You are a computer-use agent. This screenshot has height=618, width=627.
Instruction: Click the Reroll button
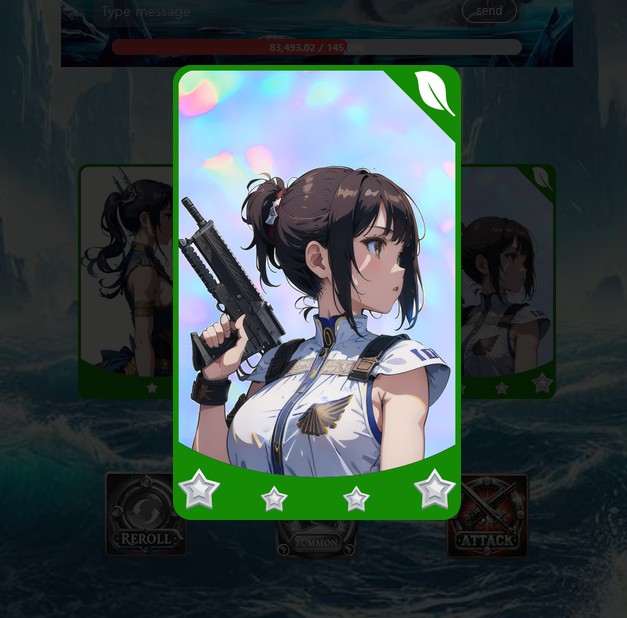coord(146,514)
